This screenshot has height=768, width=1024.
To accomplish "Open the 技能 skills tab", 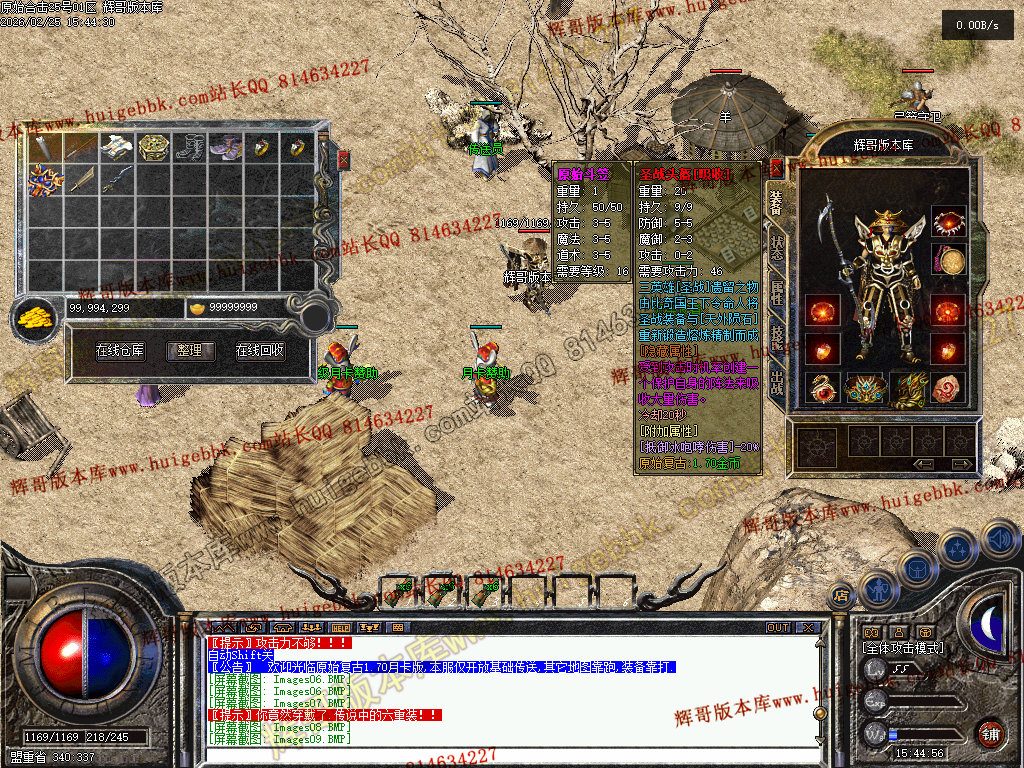I will click(x=777, y=339).
